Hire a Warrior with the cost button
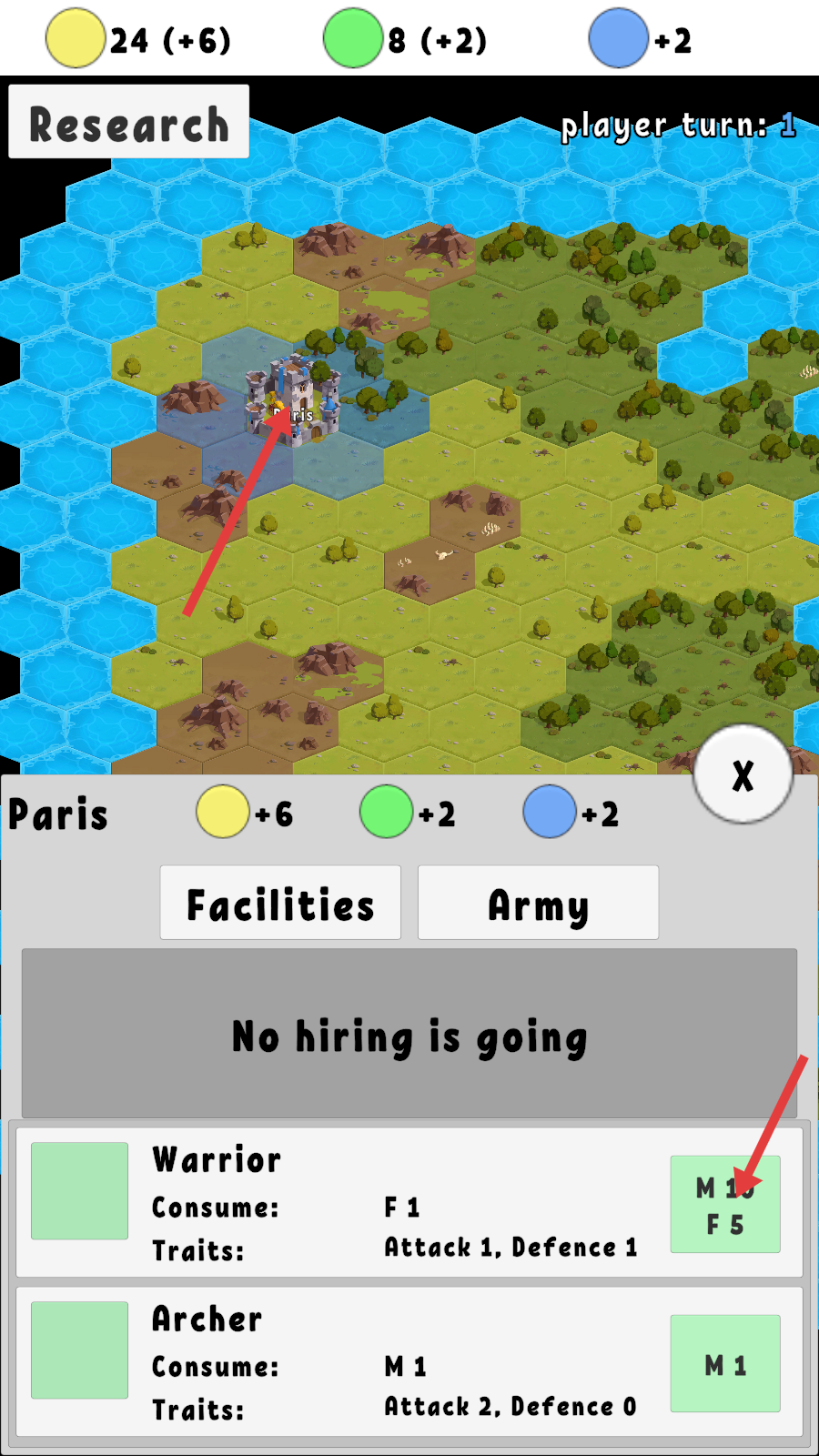 coord(725,1204)
